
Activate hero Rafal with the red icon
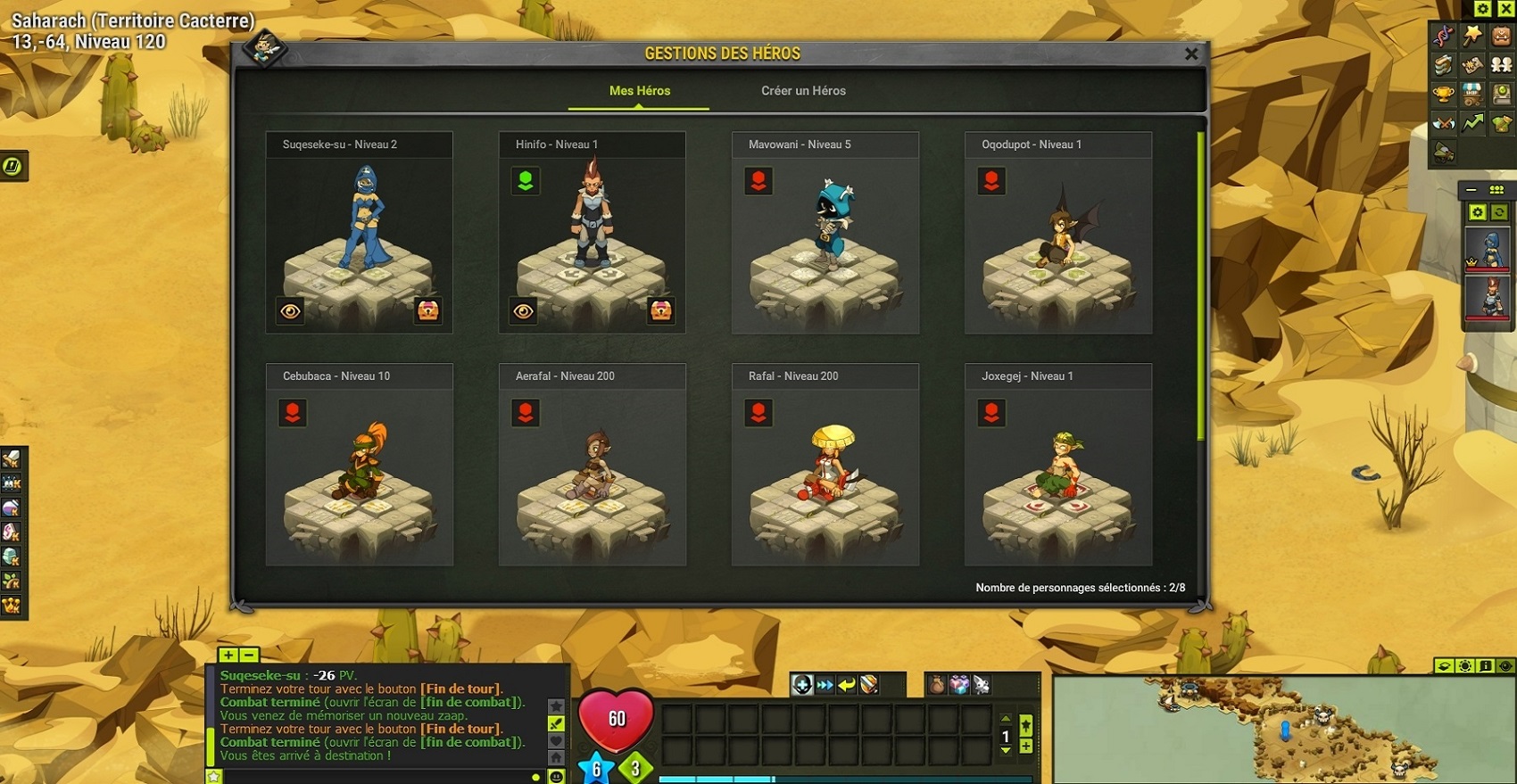click(758, 413)
